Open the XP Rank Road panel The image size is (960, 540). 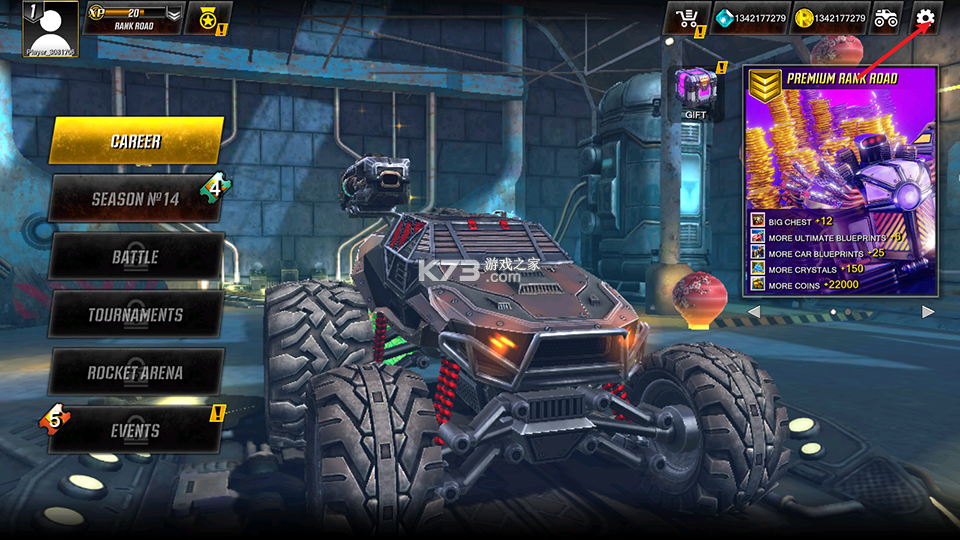[x=133, y=18]
